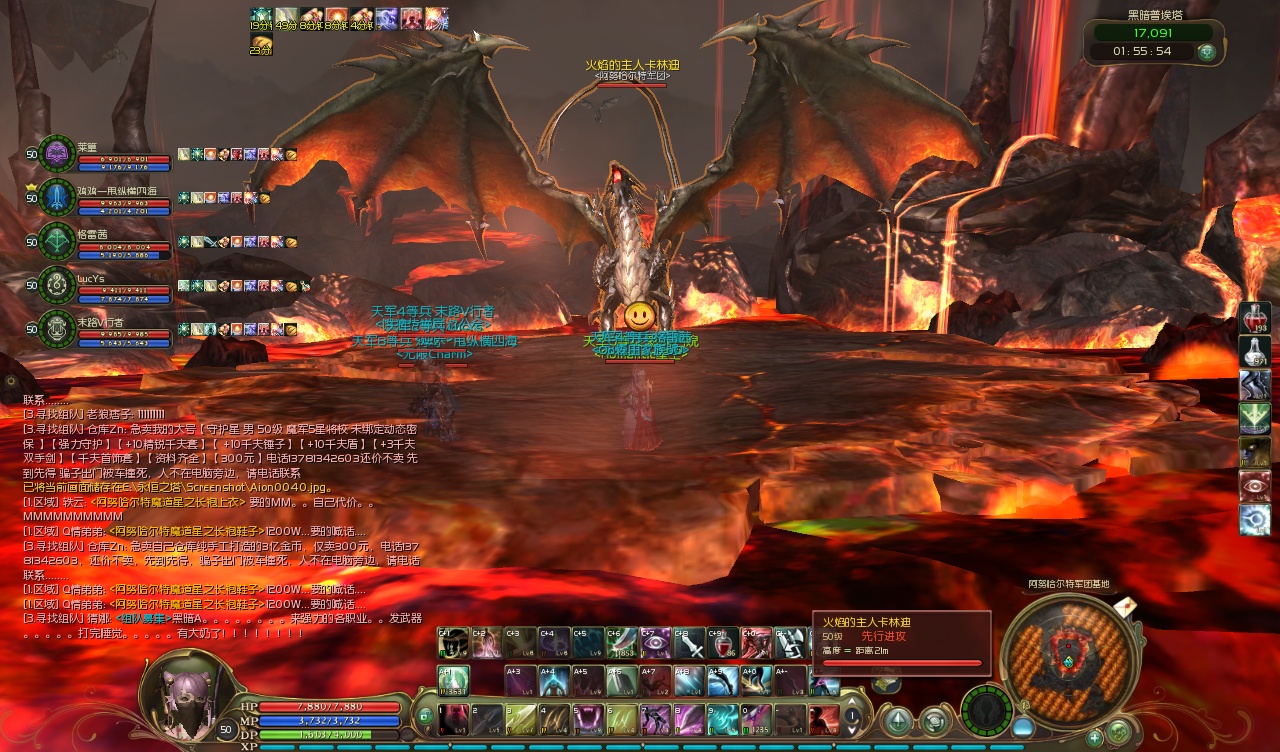Image resolution: width=1280 pixels, height=752 pixels.
Task: Activate the green downward arrow side icon
Action: click(1255, 418)
